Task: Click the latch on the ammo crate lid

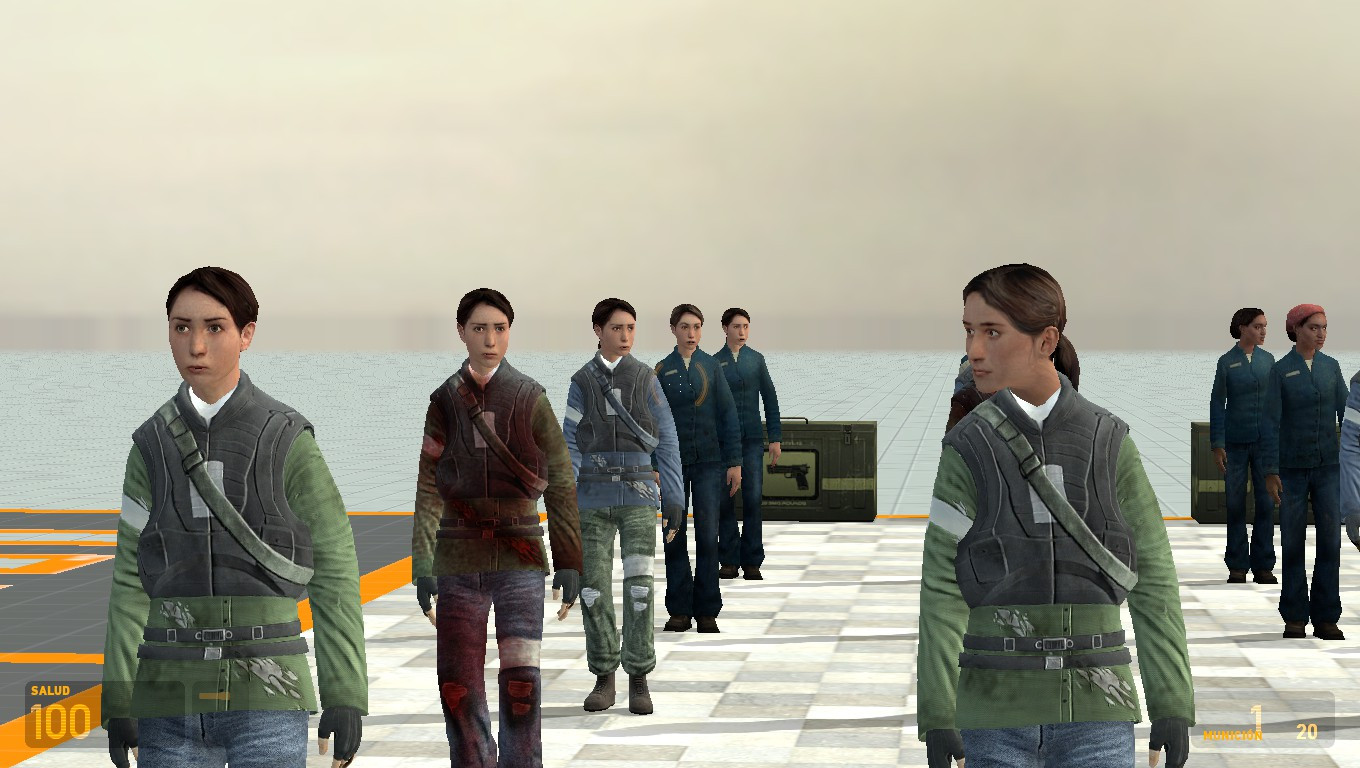Action: point(847,435)
